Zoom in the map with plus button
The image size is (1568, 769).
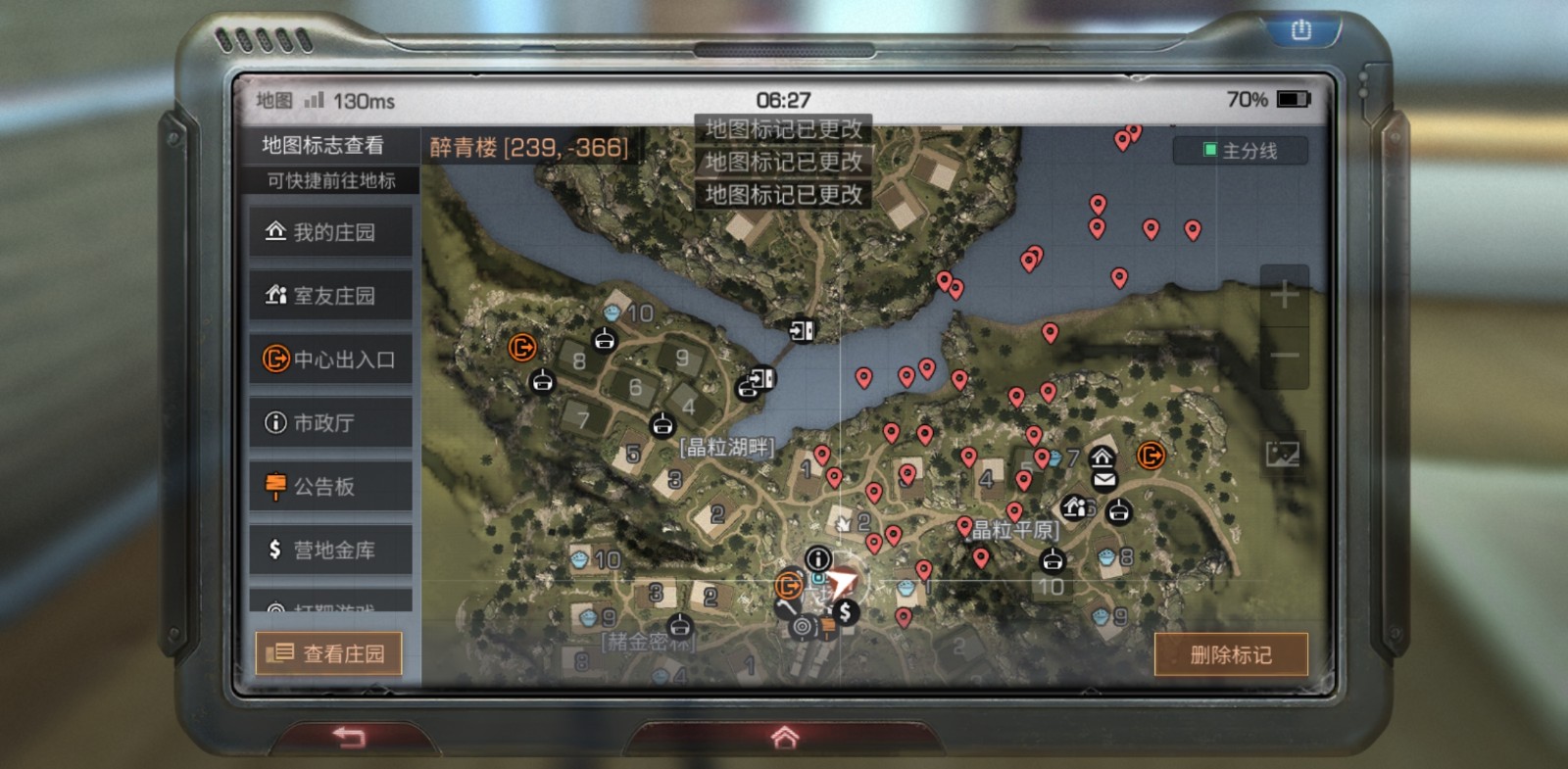point(1284,295)
